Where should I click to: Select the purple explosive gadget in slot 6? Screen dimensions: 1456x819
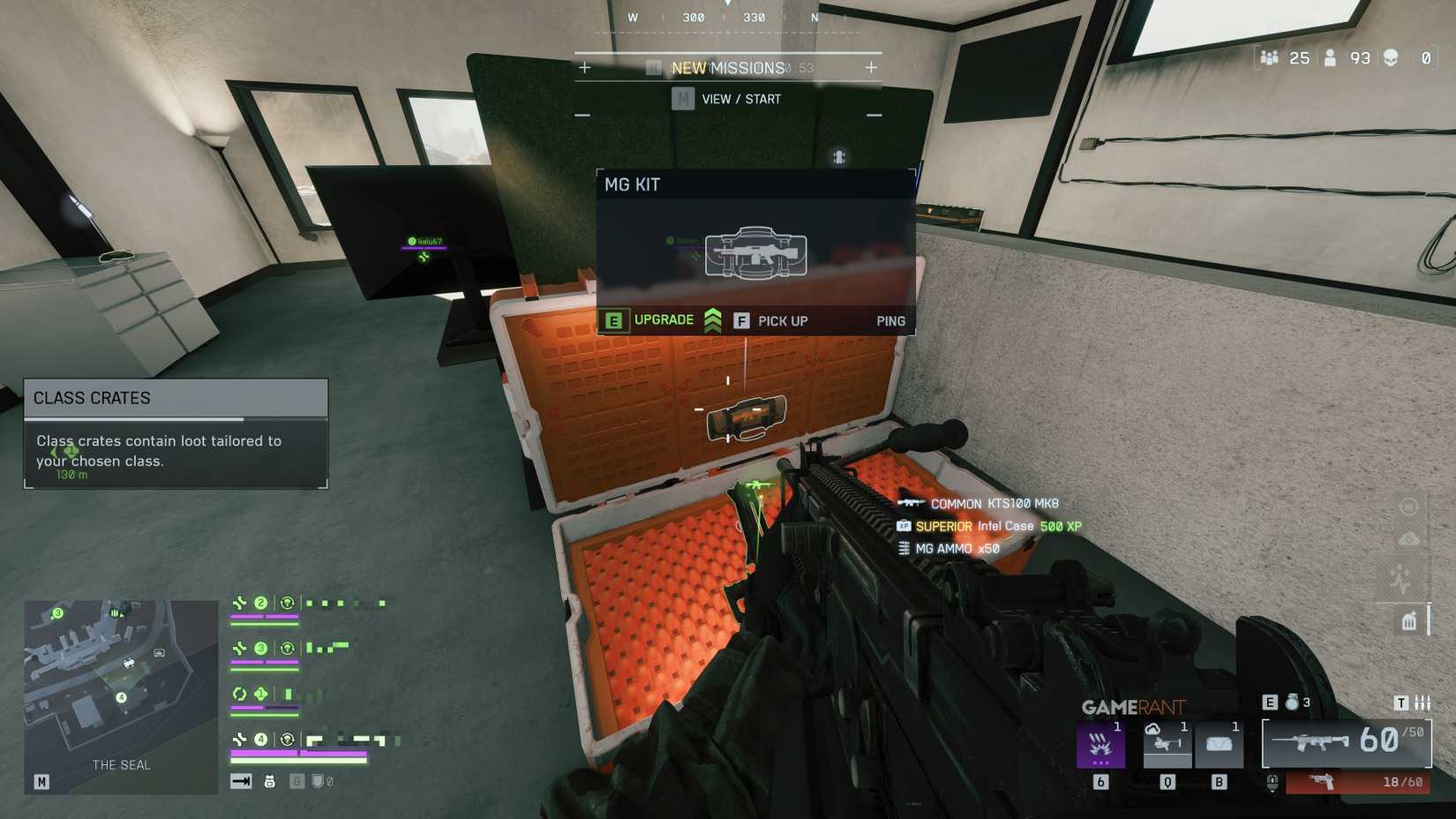pos(1102,744)
